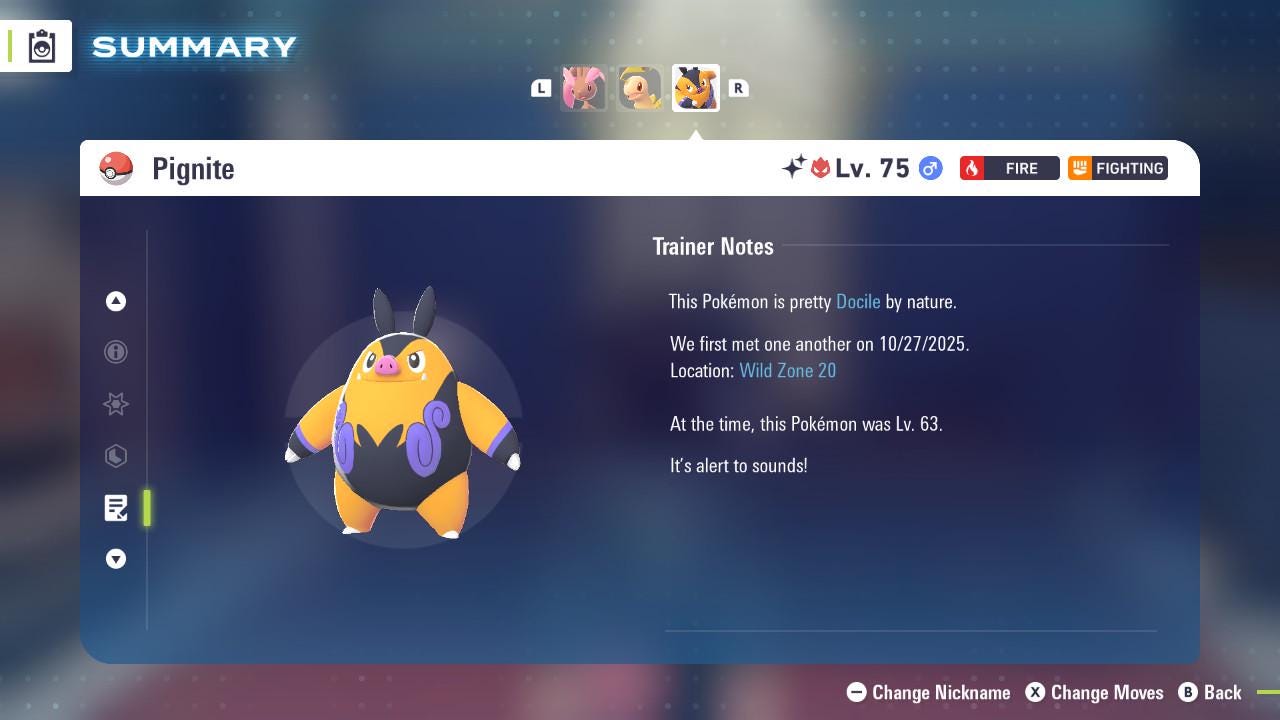Viewport: 1280px width, 720px height.
Task: Click the Poké Ball icon next to Pignite
Action: (116, 168)
